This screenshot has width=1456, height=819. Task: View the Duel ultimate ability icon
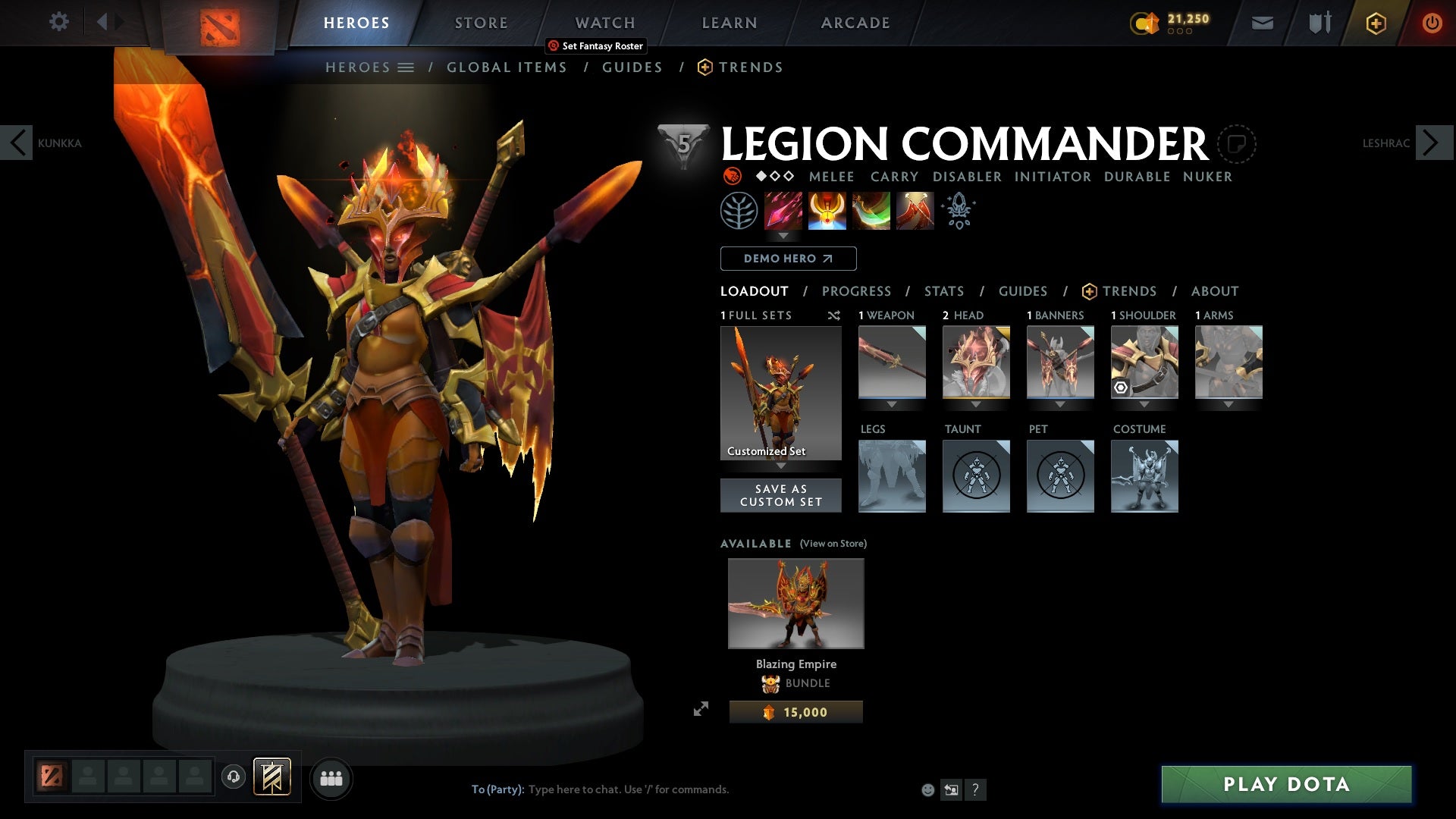tap(913, 211)
